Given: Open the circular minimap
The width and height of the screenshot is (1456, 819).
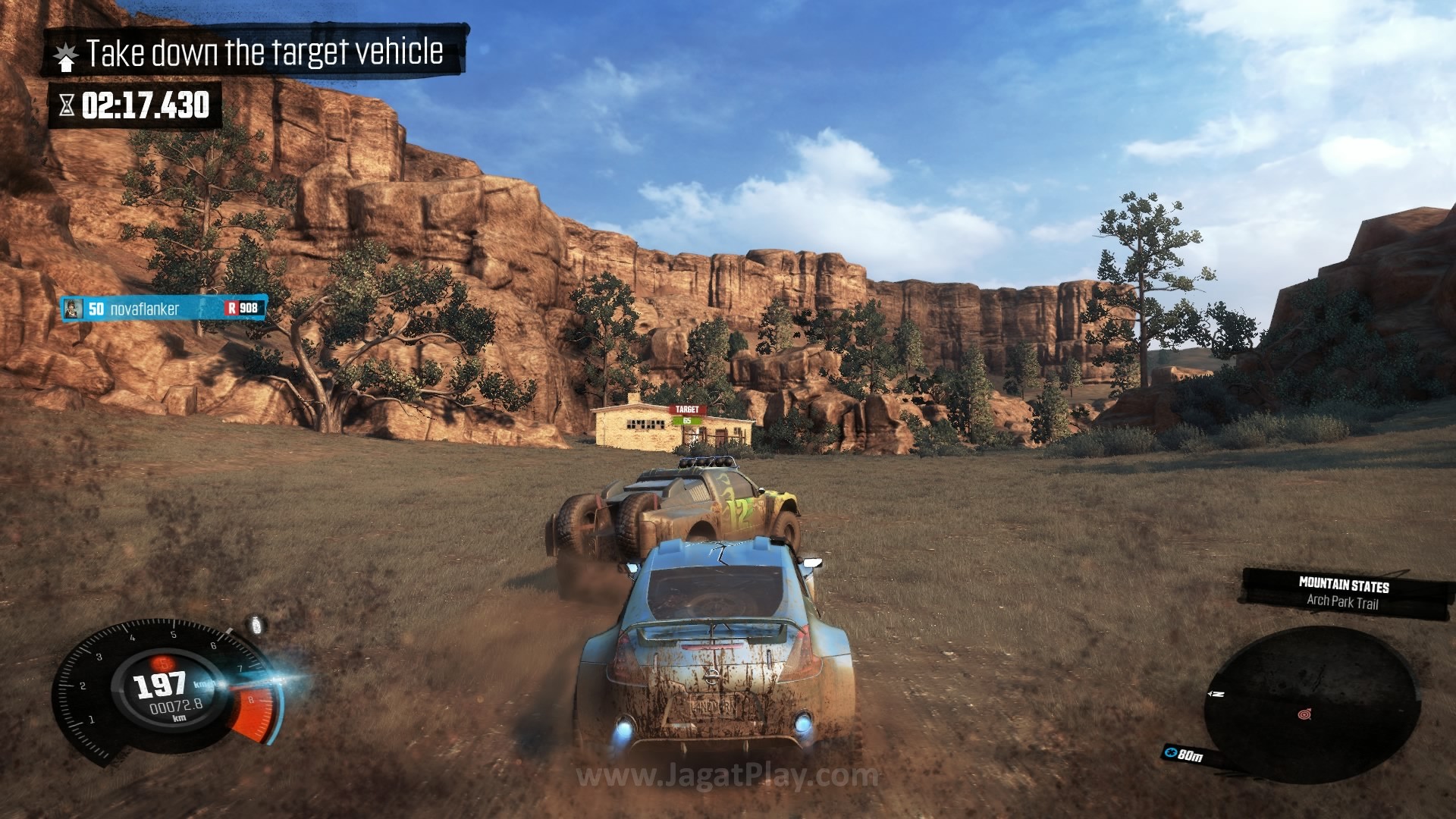Looking at the screenshot, I should 1312,704.
